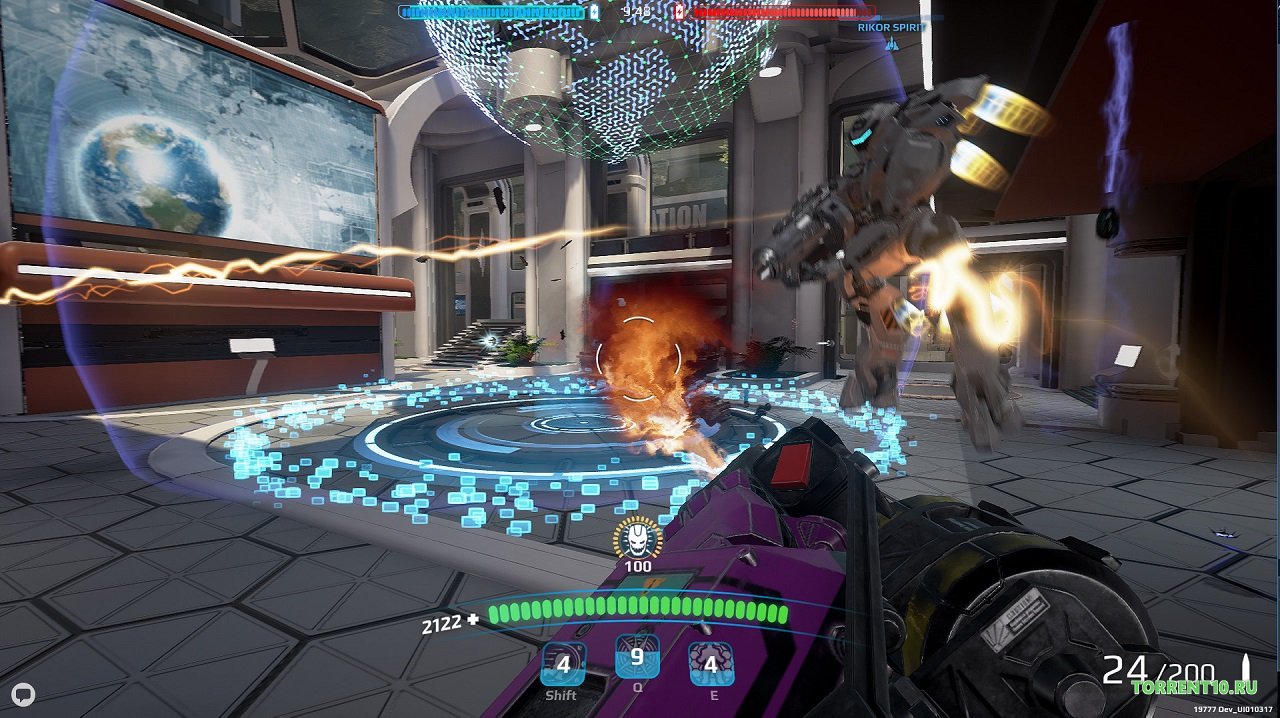Use the E armor ability icon
The height and width of the screenshot is (718, 1280).
pyautogui.click(x=711, y=663)
